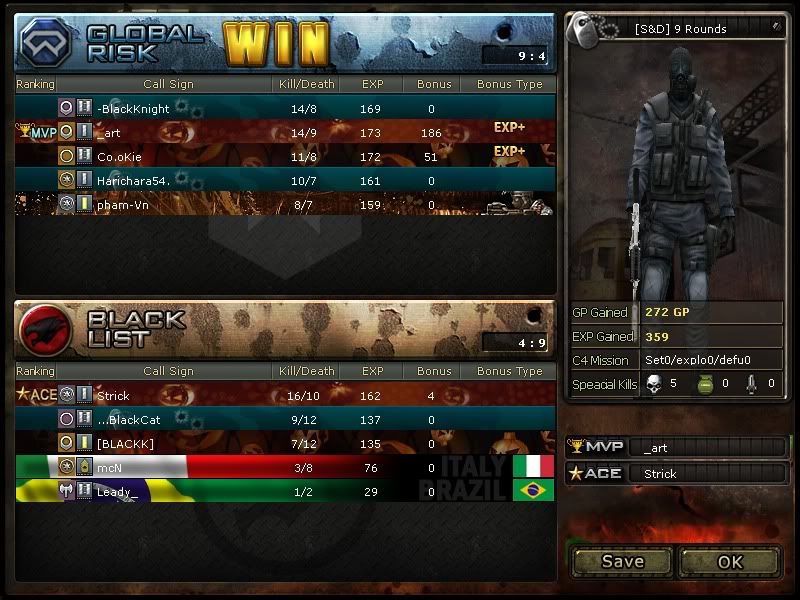
Task: Select the [BLACKK] player row
Action: pos(285,443)
